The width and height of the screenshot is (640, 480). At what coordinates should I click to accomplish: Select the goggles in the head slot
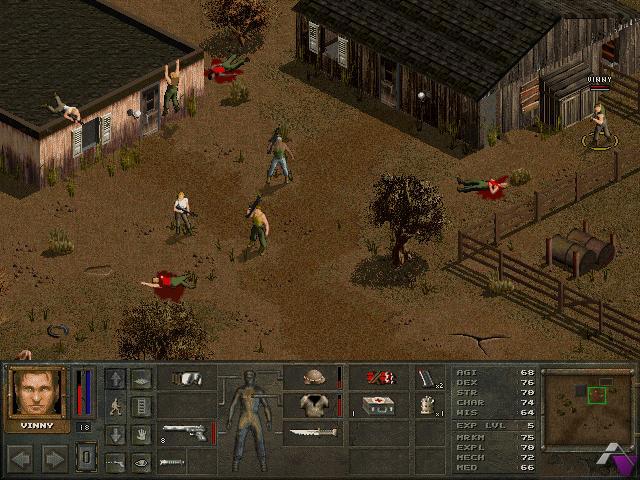(x=186, y=378)
